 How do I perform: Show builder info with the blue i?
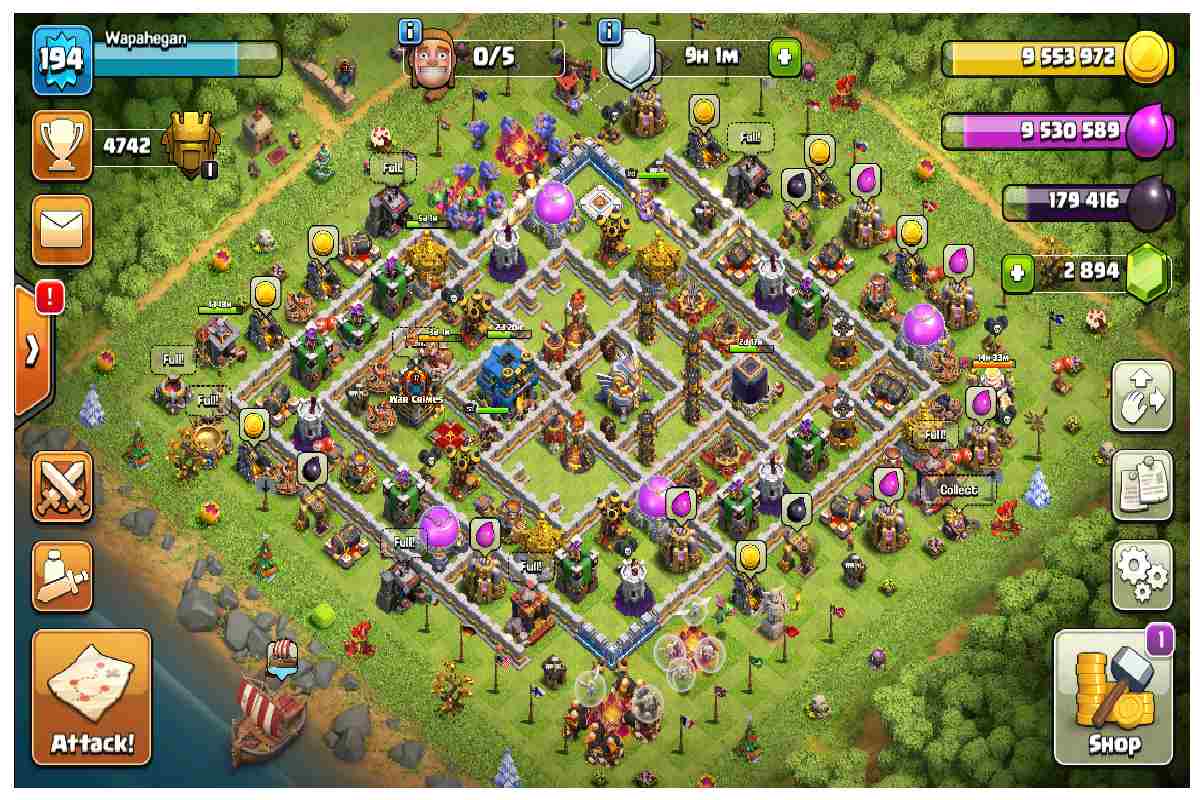click(x=410, y=32)
